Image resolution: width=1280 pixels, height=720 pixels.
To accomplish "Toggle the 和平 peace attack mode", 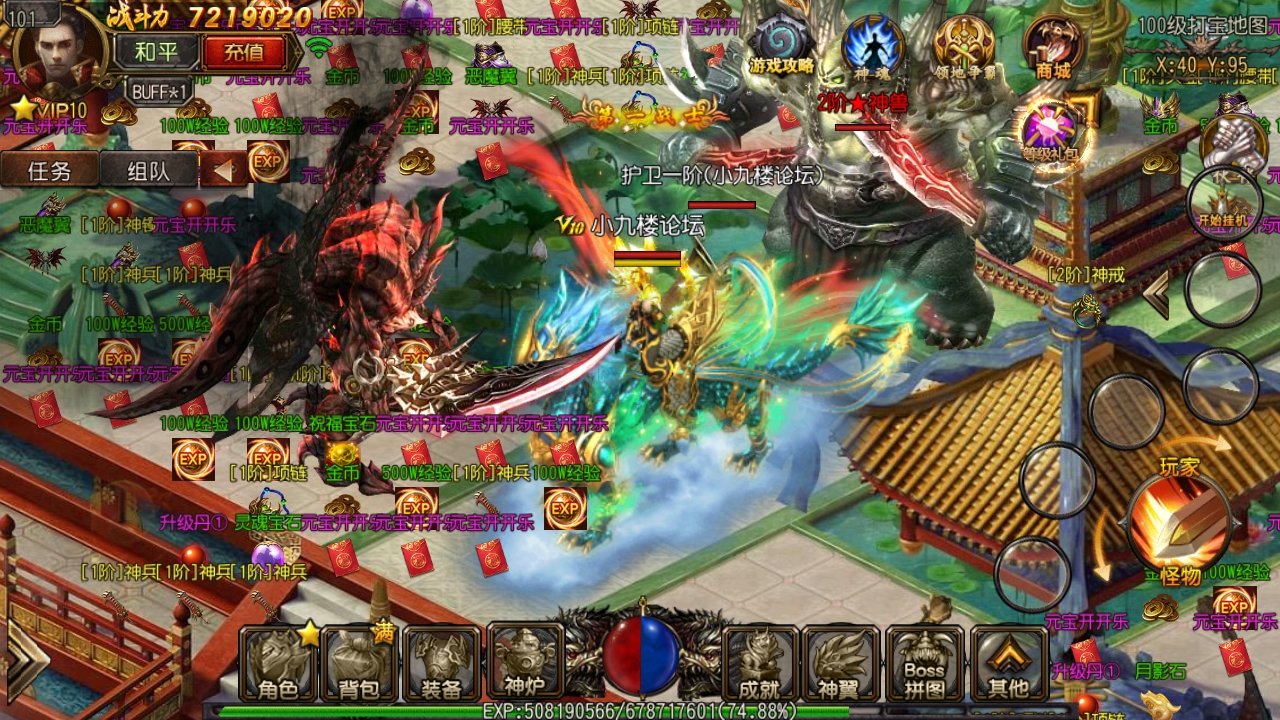I will click(x=156, y=49).
